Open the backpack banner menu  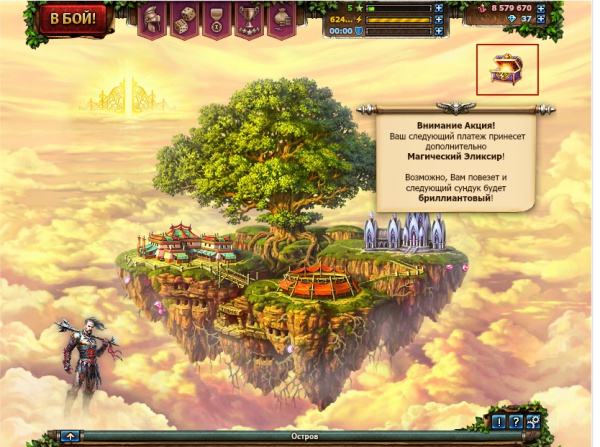click(280, 17)
